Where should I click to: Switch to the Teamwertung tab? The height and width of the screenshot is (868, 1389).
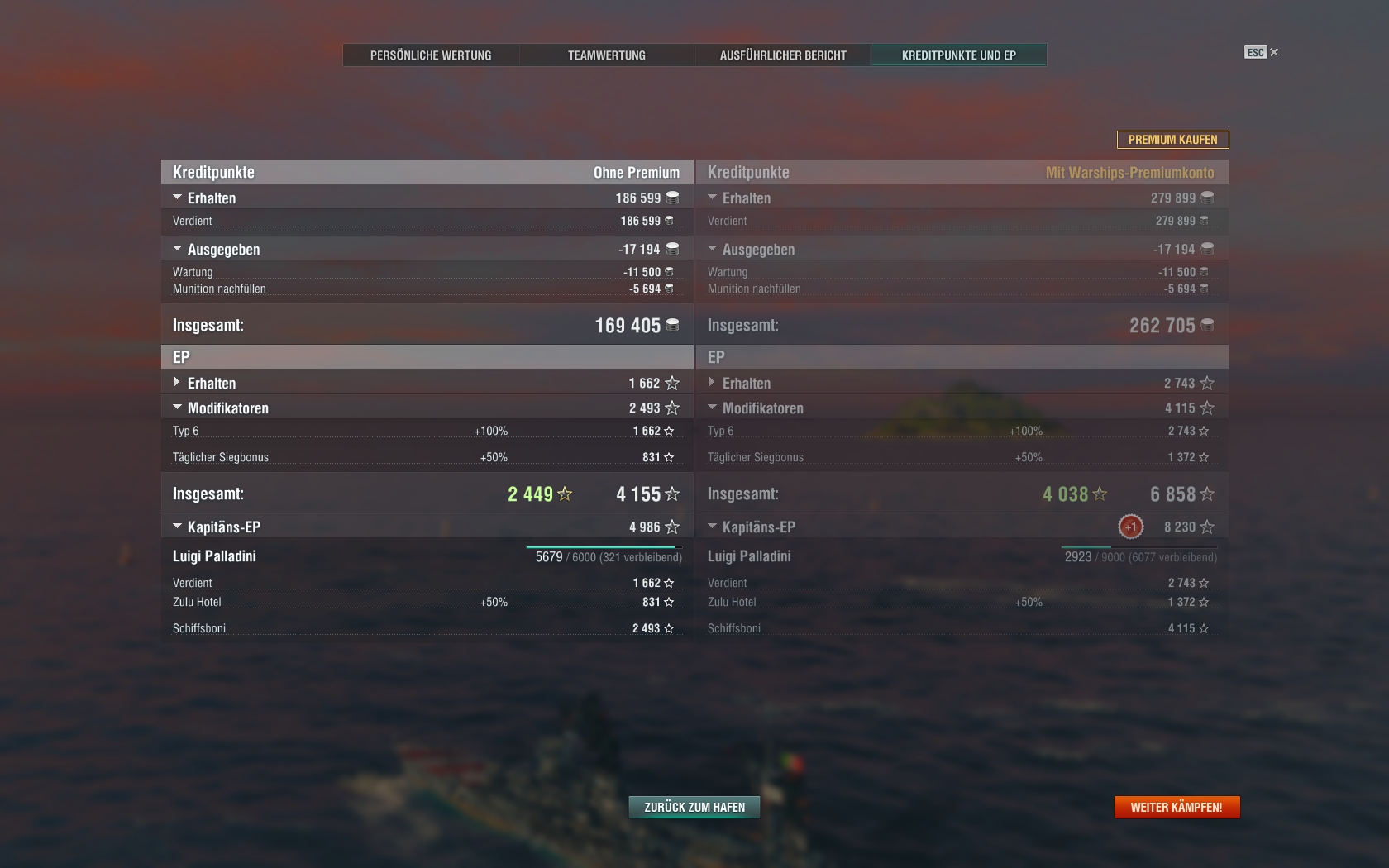[x=606, y=55]
